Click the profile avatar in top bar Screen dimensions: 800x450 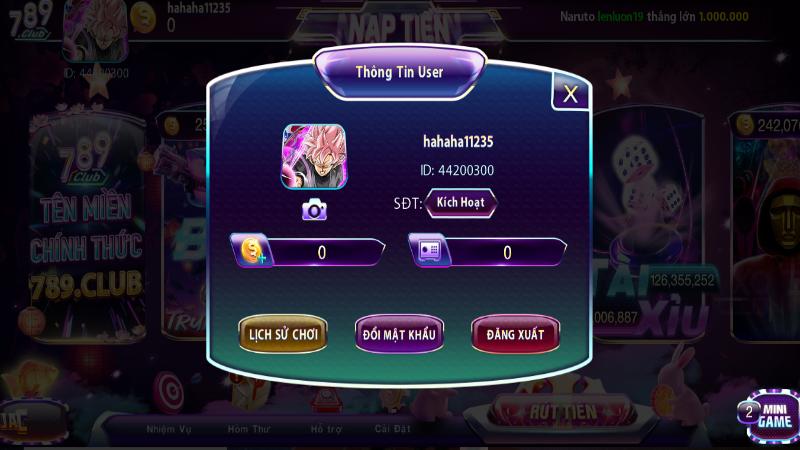click(x=95, y=30)
